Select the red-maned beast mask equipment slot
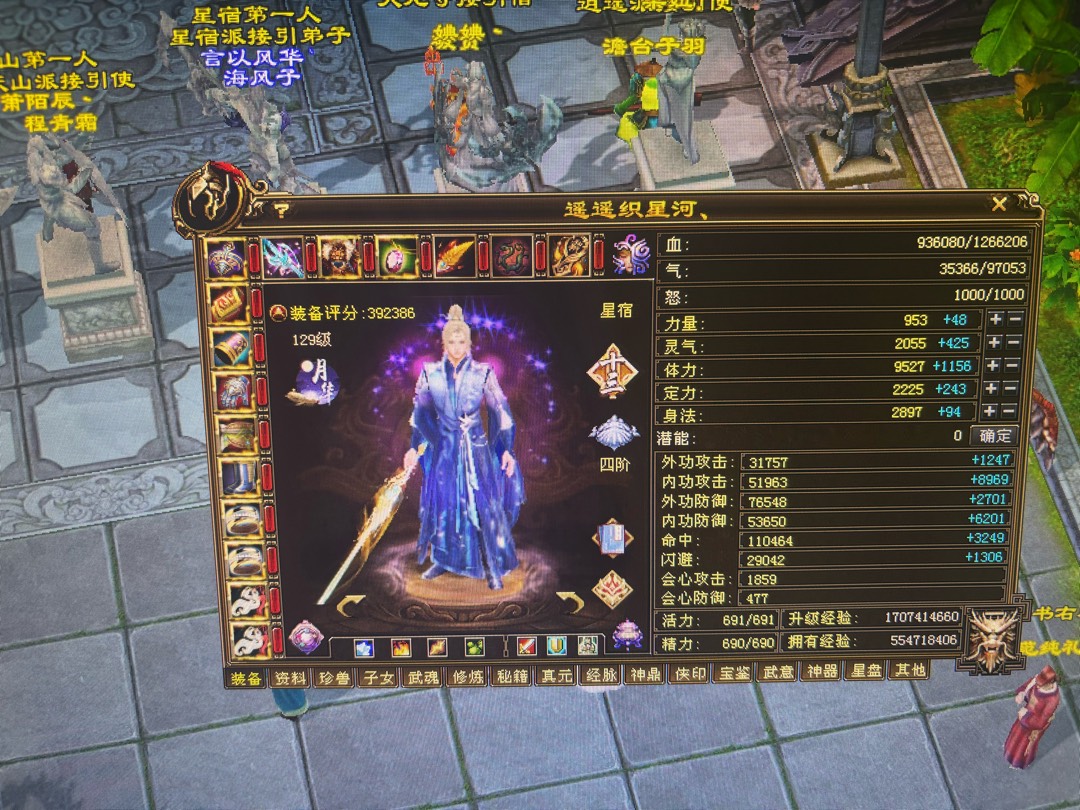This screenshot has width=1080, height=810. click(339, 257)
